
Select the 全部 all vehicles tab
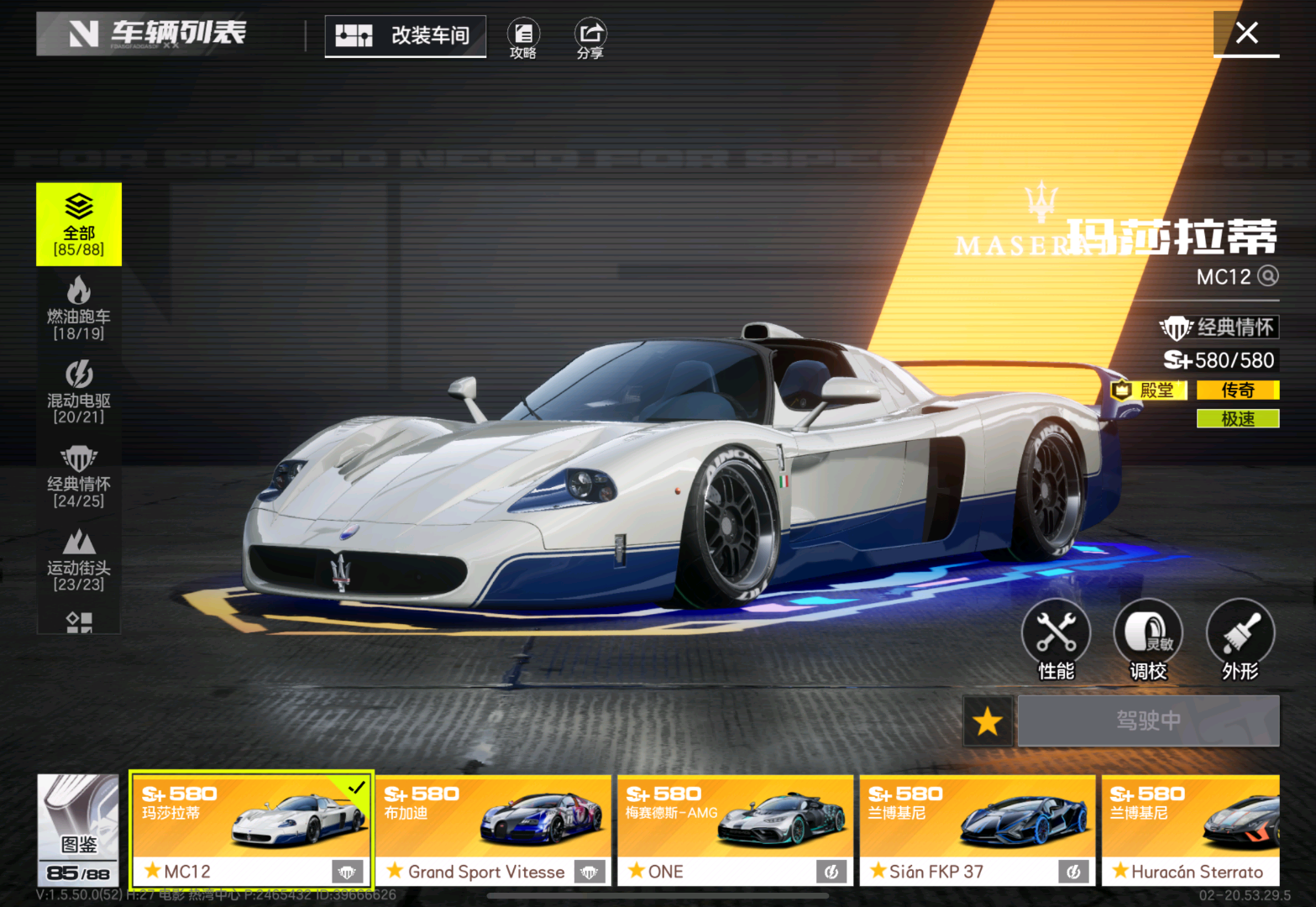pyautogui.click(x=79, y=224)
